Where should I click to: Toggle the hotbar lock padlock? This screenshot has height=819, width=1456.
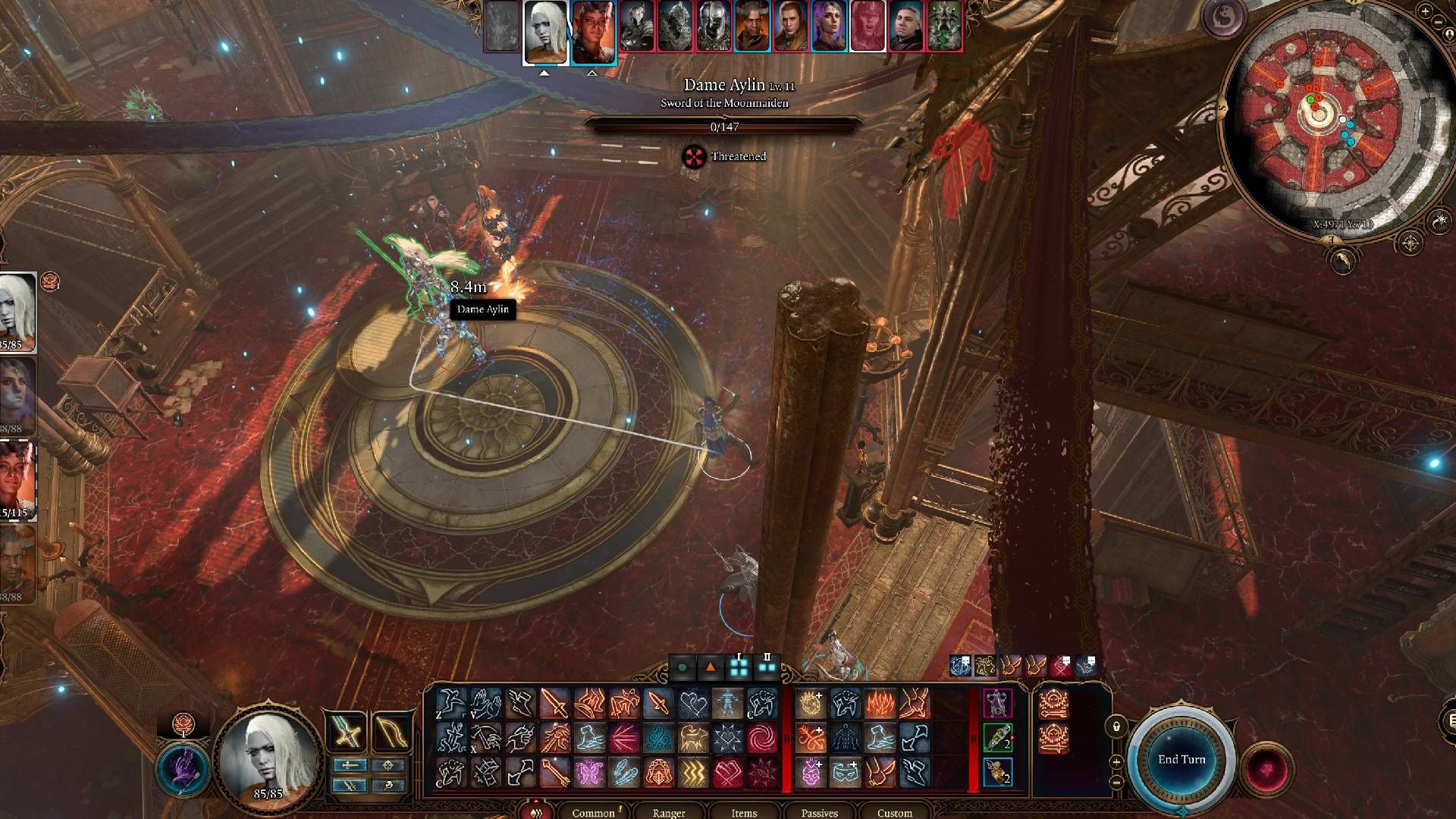pos(1116,726)
